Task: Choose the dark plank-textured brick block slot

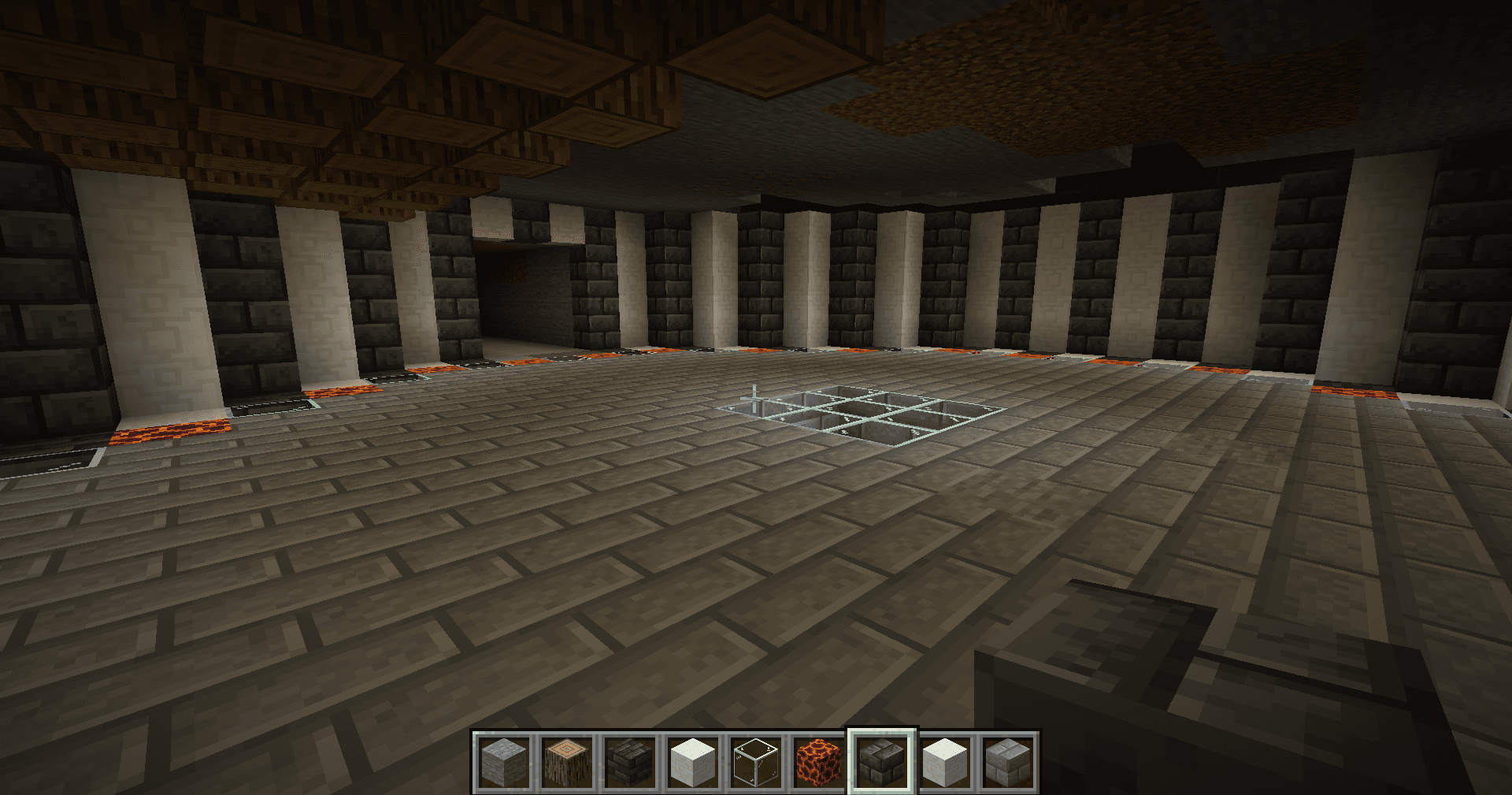Action: [x=630, y=762]
